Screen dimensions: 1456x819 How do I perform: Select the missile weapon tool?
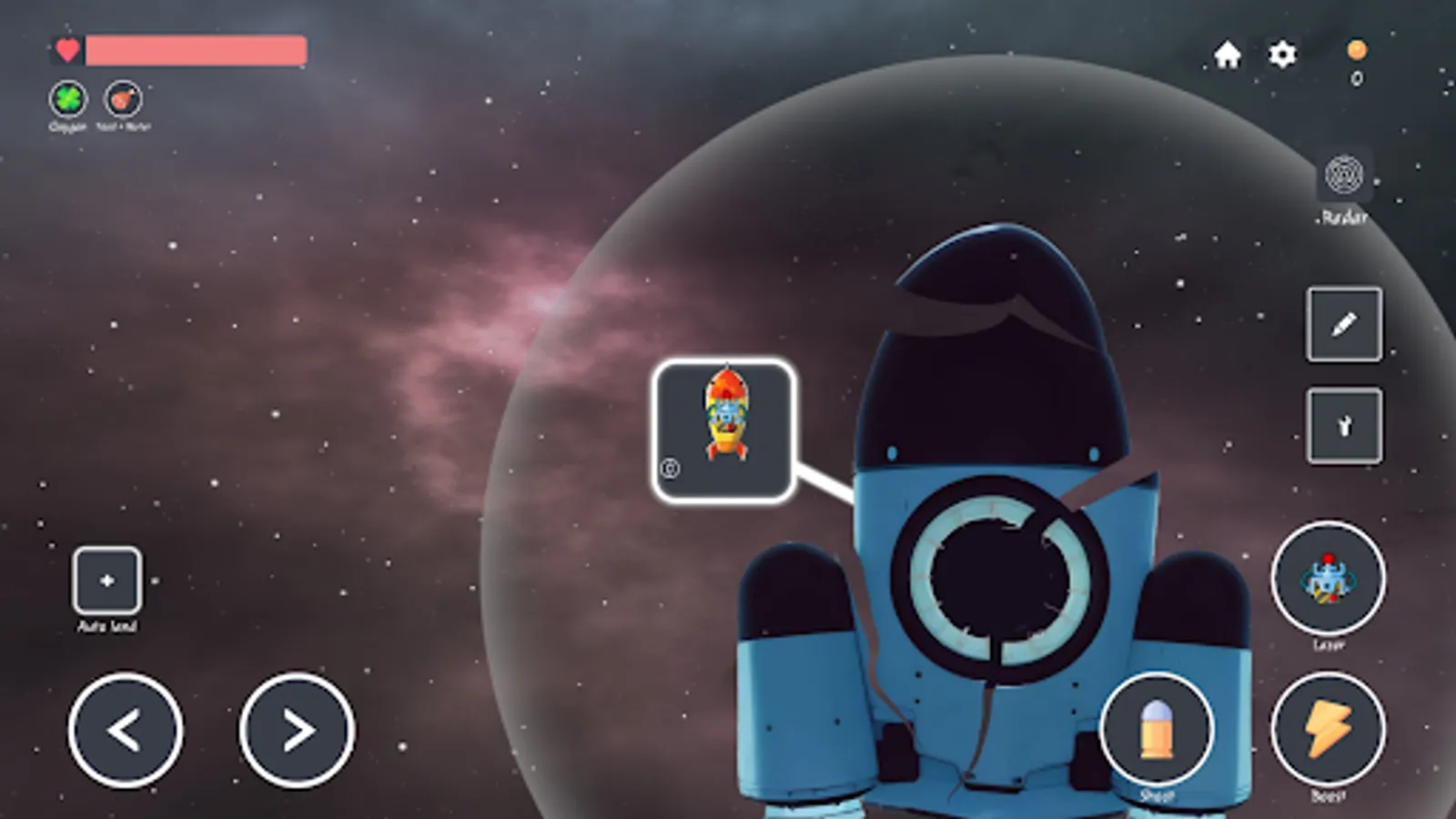[1344, 424]
